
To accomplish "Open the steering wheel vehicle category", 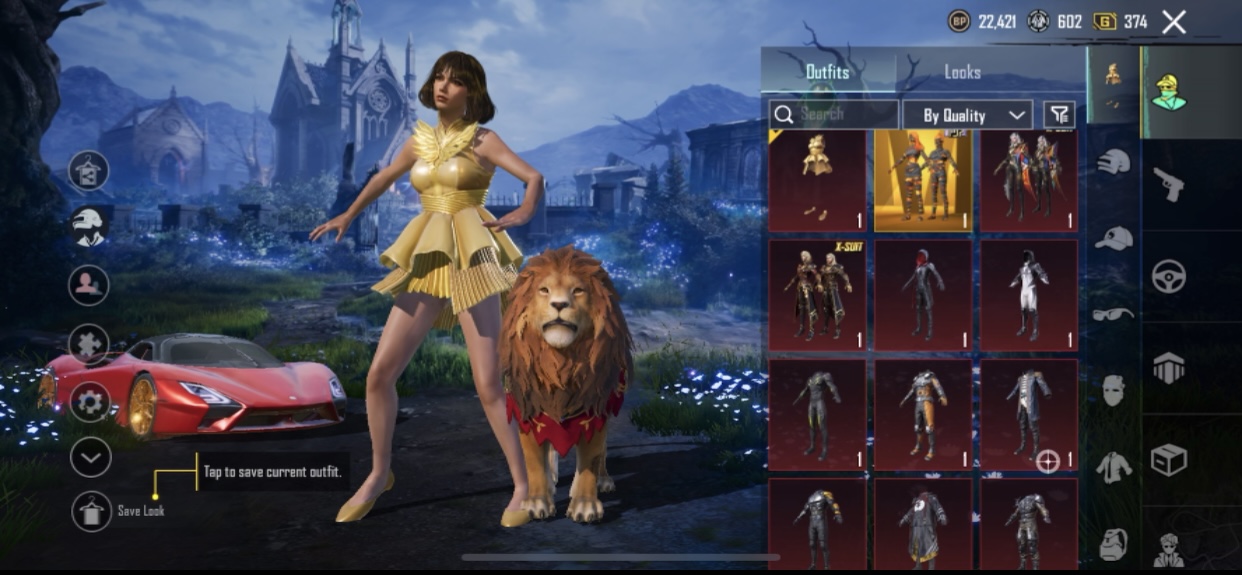I will pos(1168,275).
